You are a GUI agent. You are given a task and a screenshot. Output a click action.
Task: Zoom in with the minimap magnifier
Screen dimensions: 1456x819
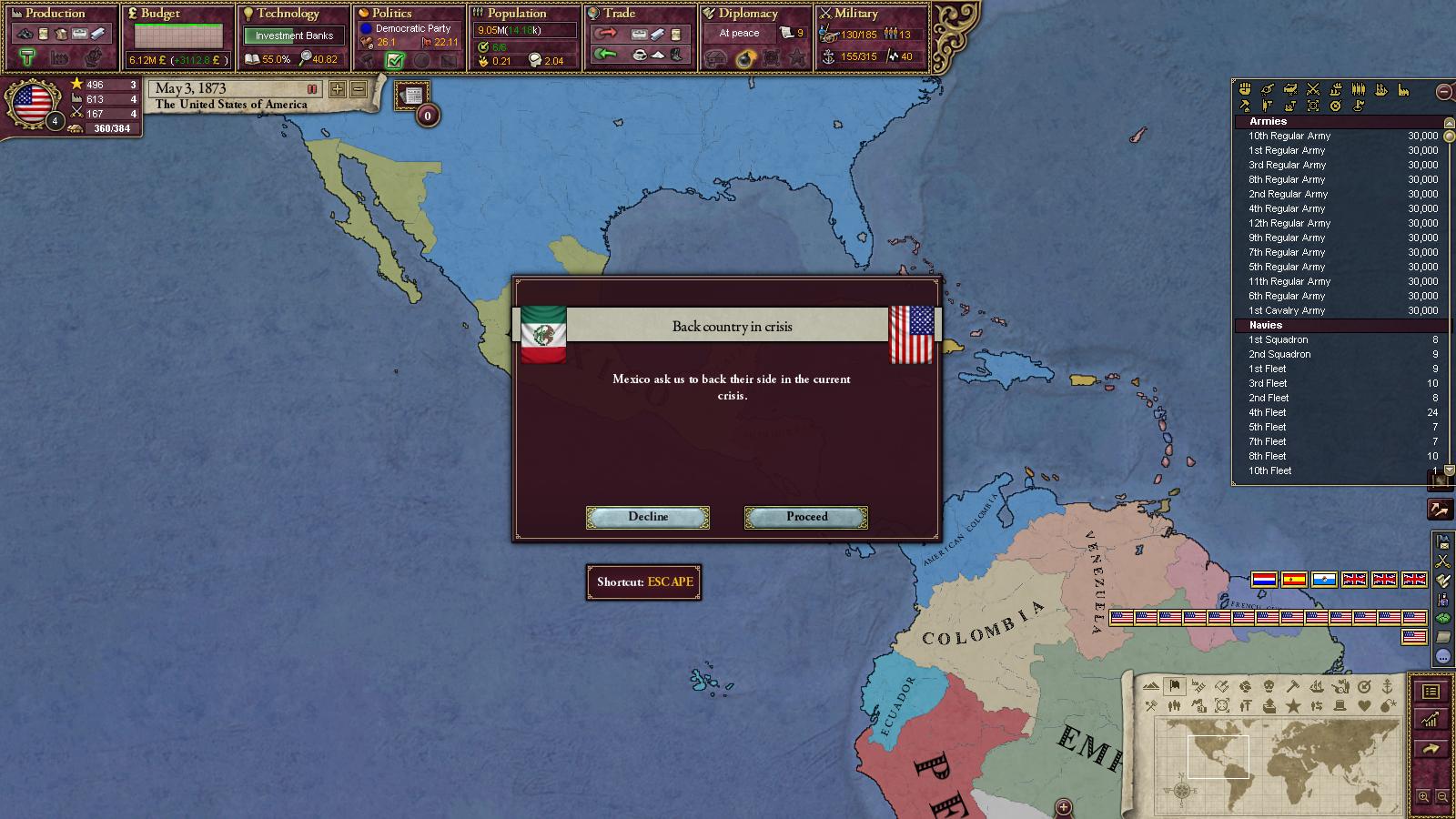point(1424,797)
